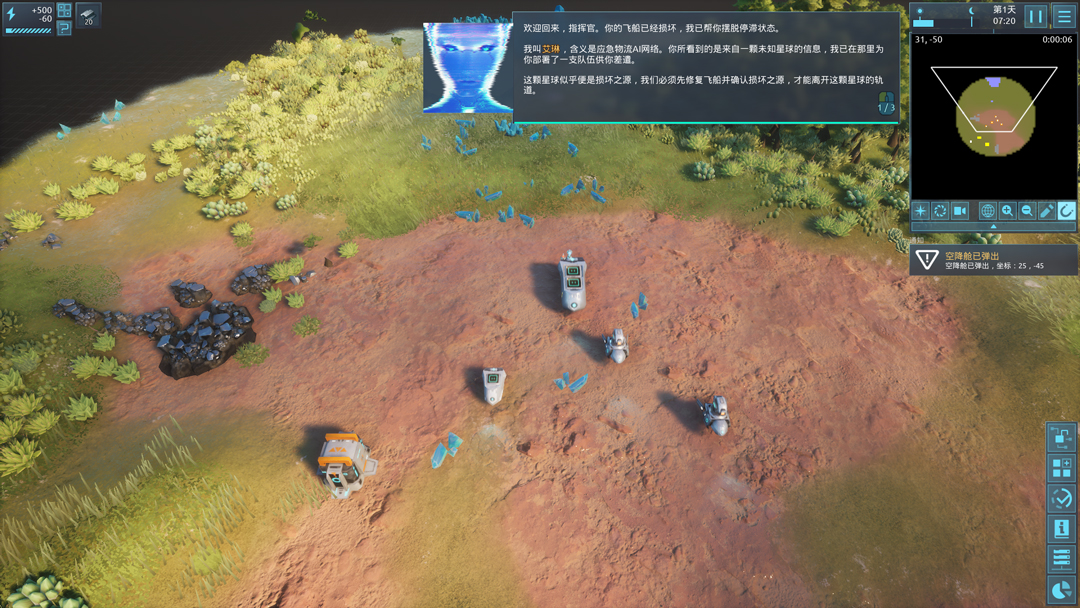Screen dimensions: 1080x608
Task: Click the four-point star icon under the minimap
Action: tap(921, 211)
